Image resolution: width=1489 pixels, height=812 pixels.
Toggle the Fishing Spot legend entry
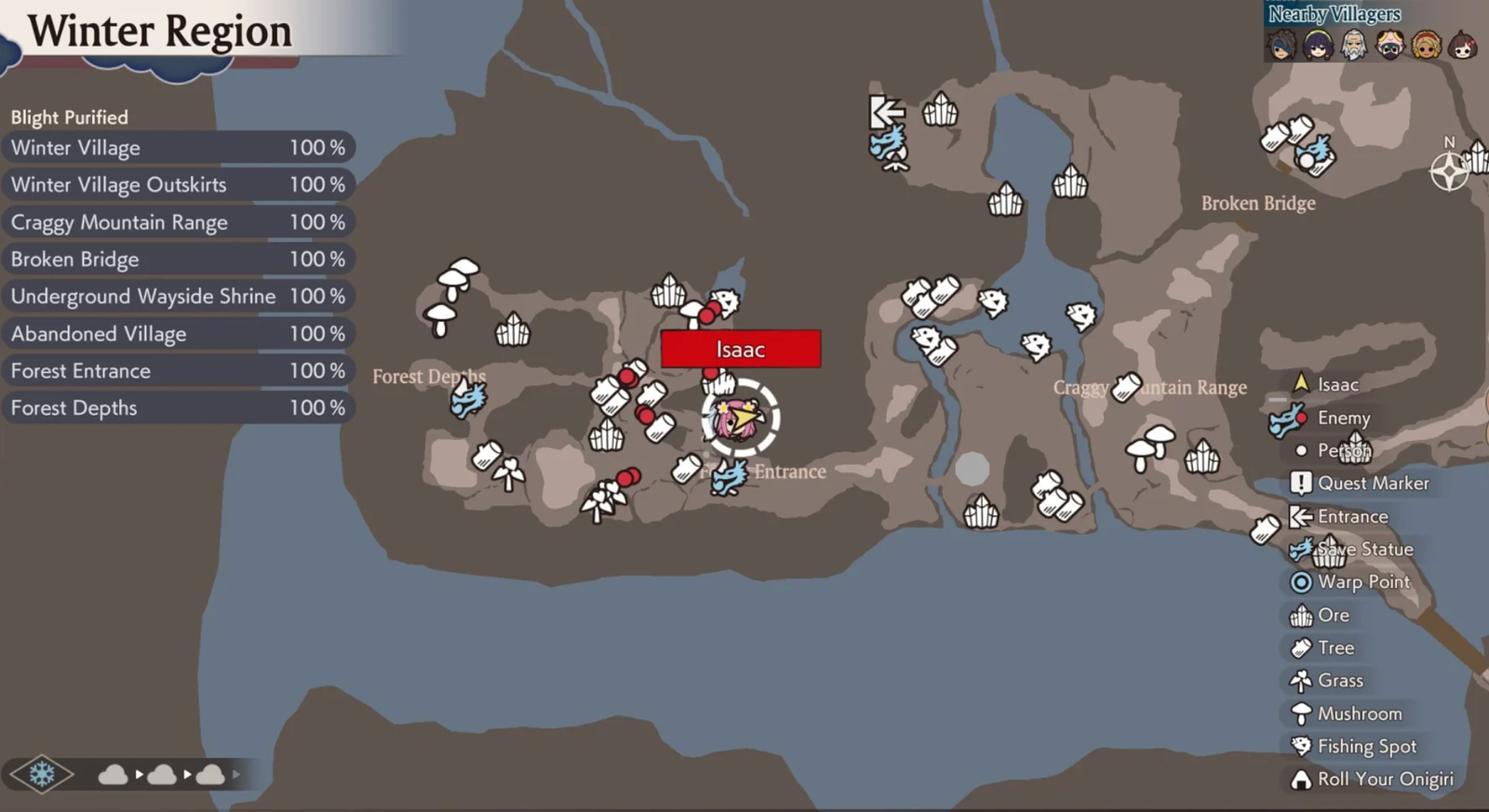[1366, 747]
